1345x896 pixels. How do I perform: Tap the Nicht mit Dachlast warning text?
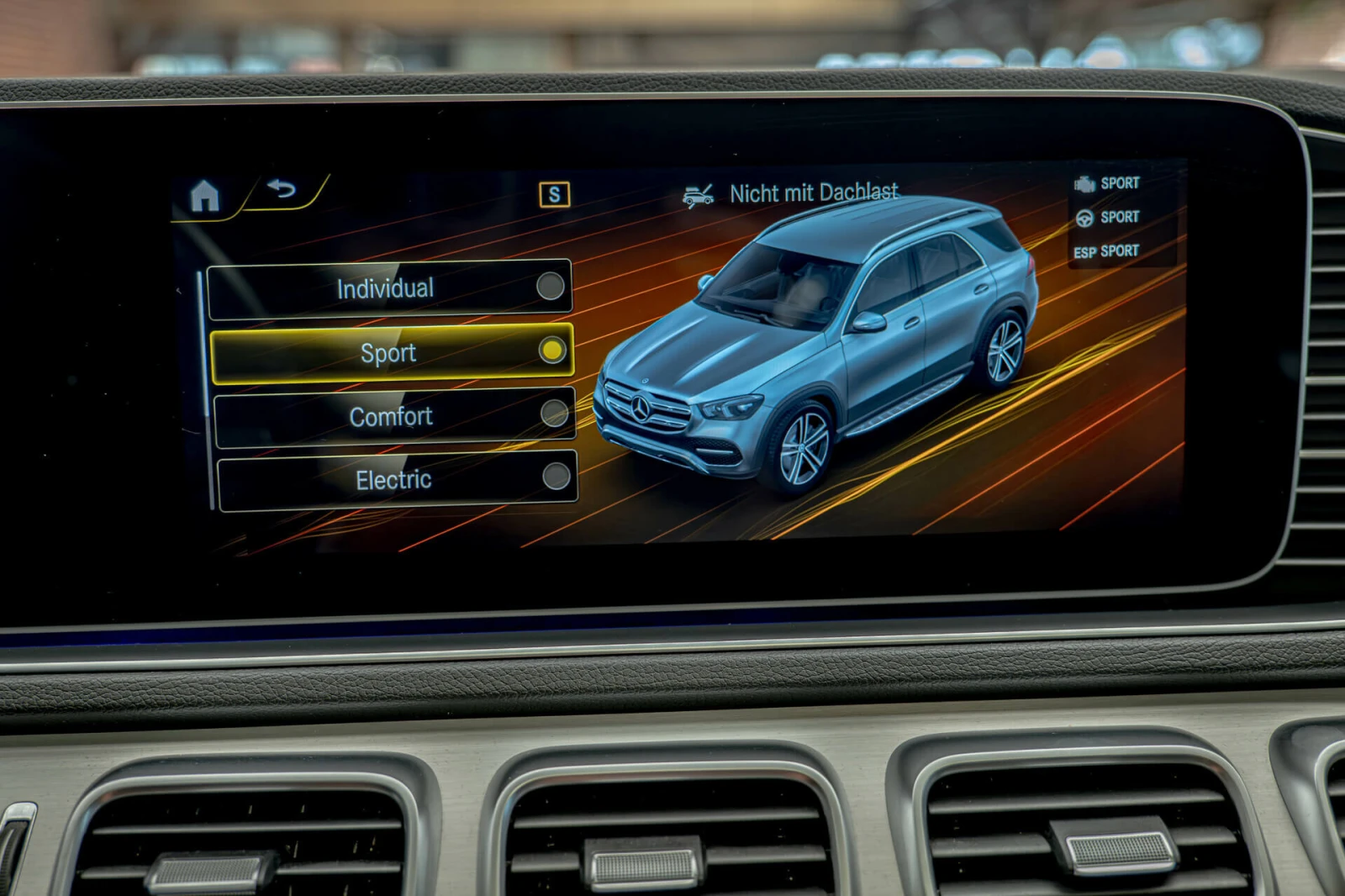[x=815, y=191]
